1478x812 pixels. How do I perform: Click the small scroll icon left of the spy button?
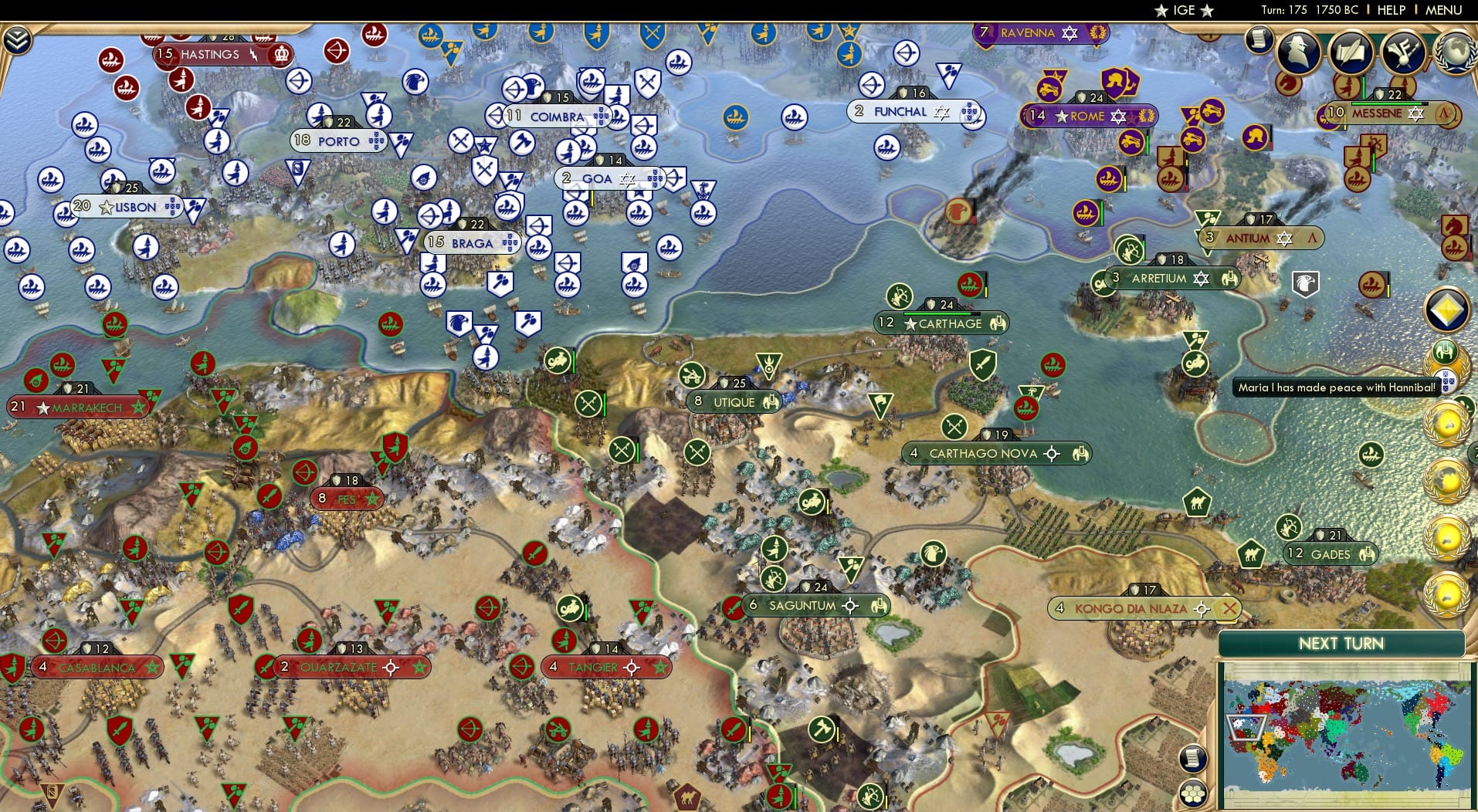1258,37
